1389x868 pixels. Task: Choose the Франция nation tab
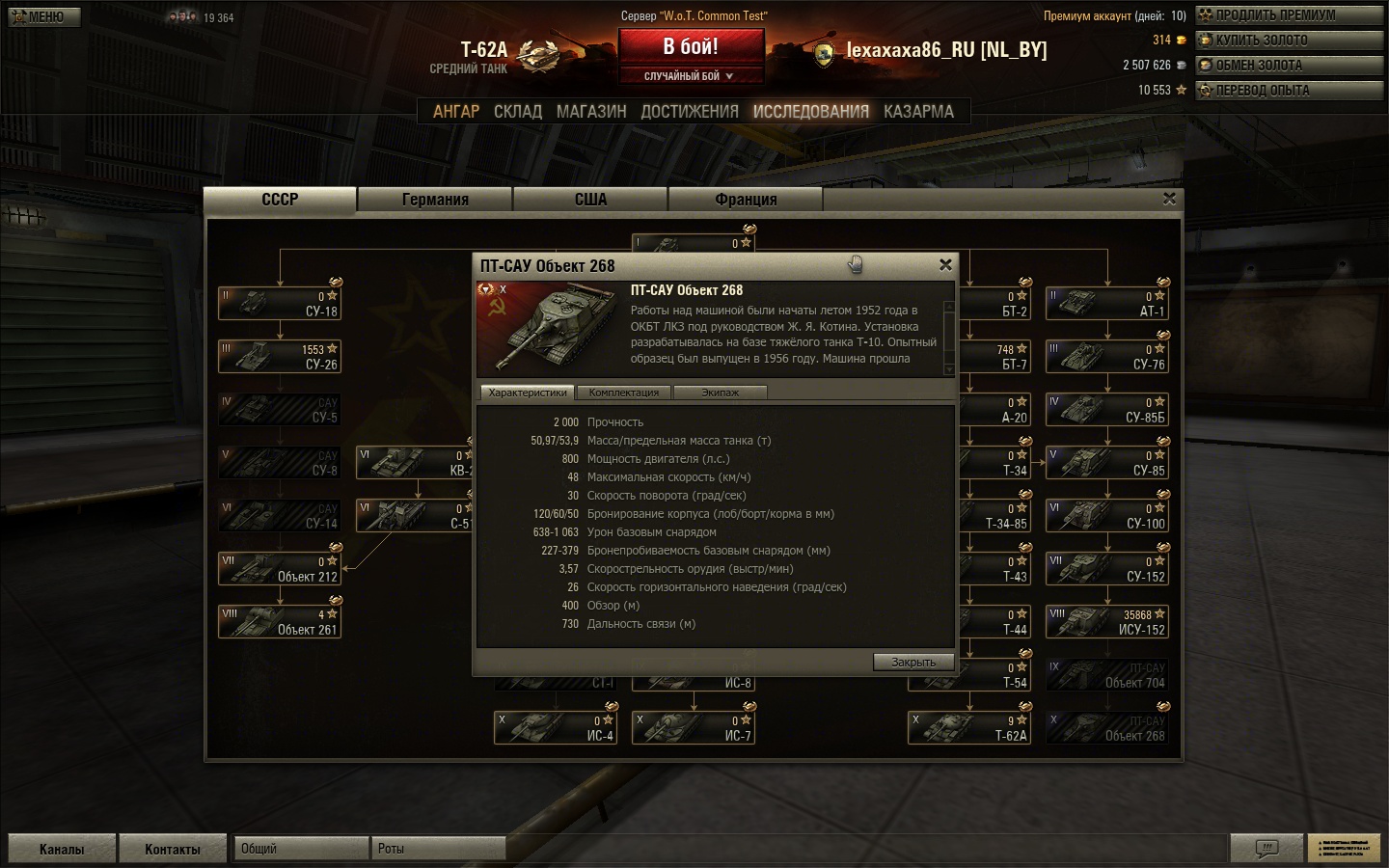pyautogui.click(x=746, y=200)
